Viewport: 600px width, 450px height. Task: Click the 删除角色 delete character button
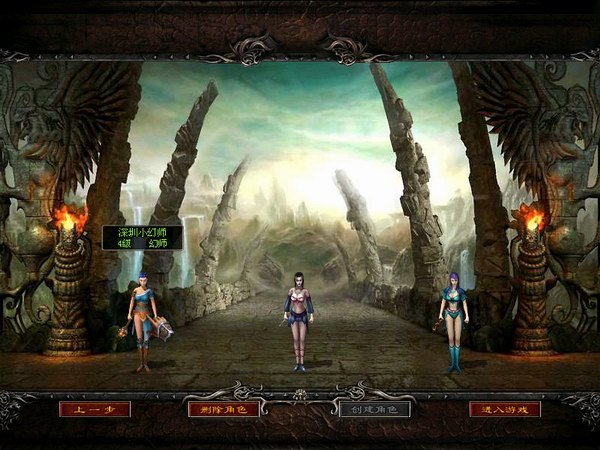[223, 409]
